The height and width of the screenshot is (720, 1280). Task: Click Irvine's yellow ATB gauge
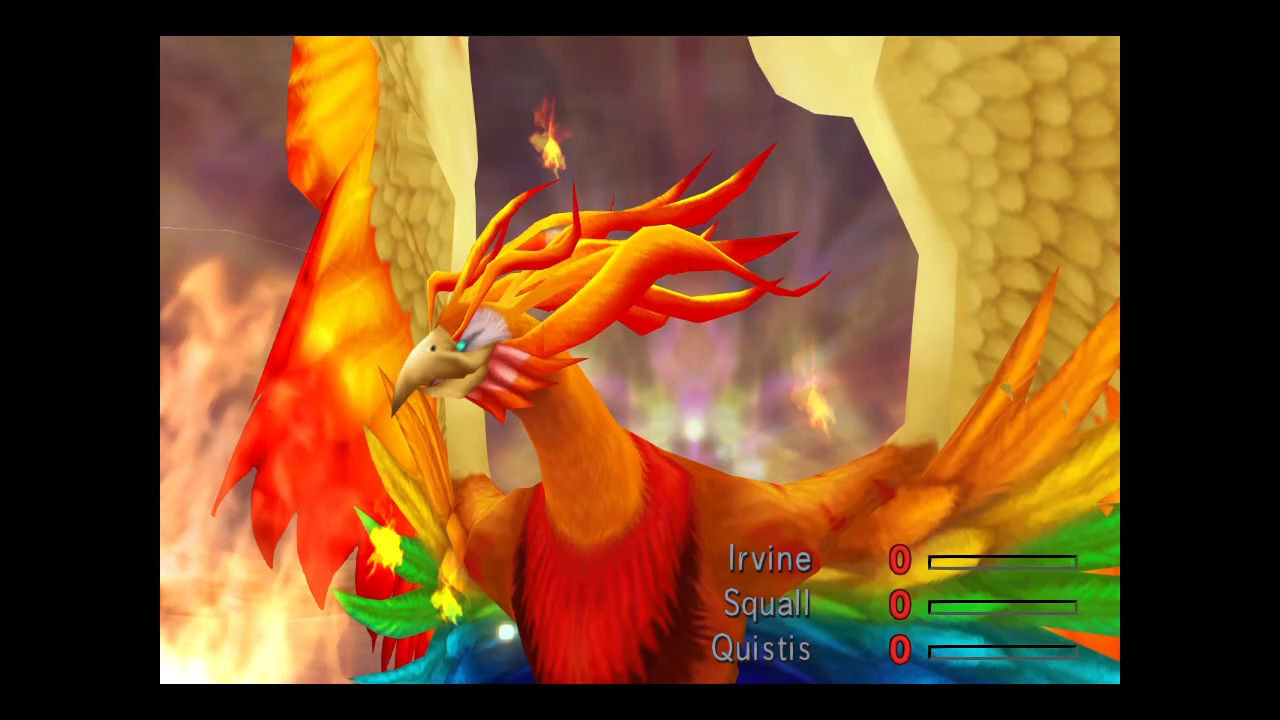(1000, 562)
